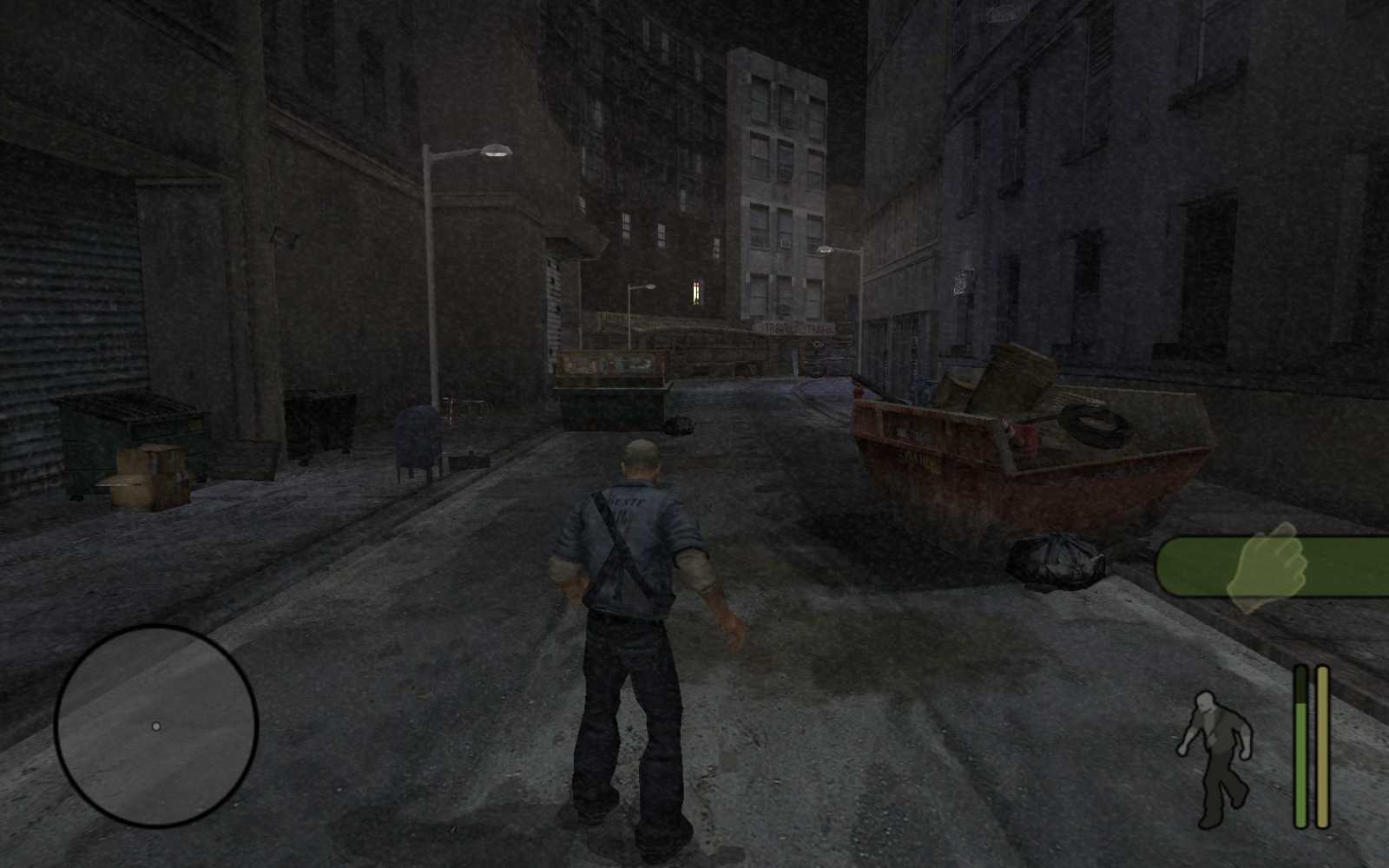This screenshot has height=868, width=1389.
Task: Click the player dot inside the minimap
Action: 158,726
